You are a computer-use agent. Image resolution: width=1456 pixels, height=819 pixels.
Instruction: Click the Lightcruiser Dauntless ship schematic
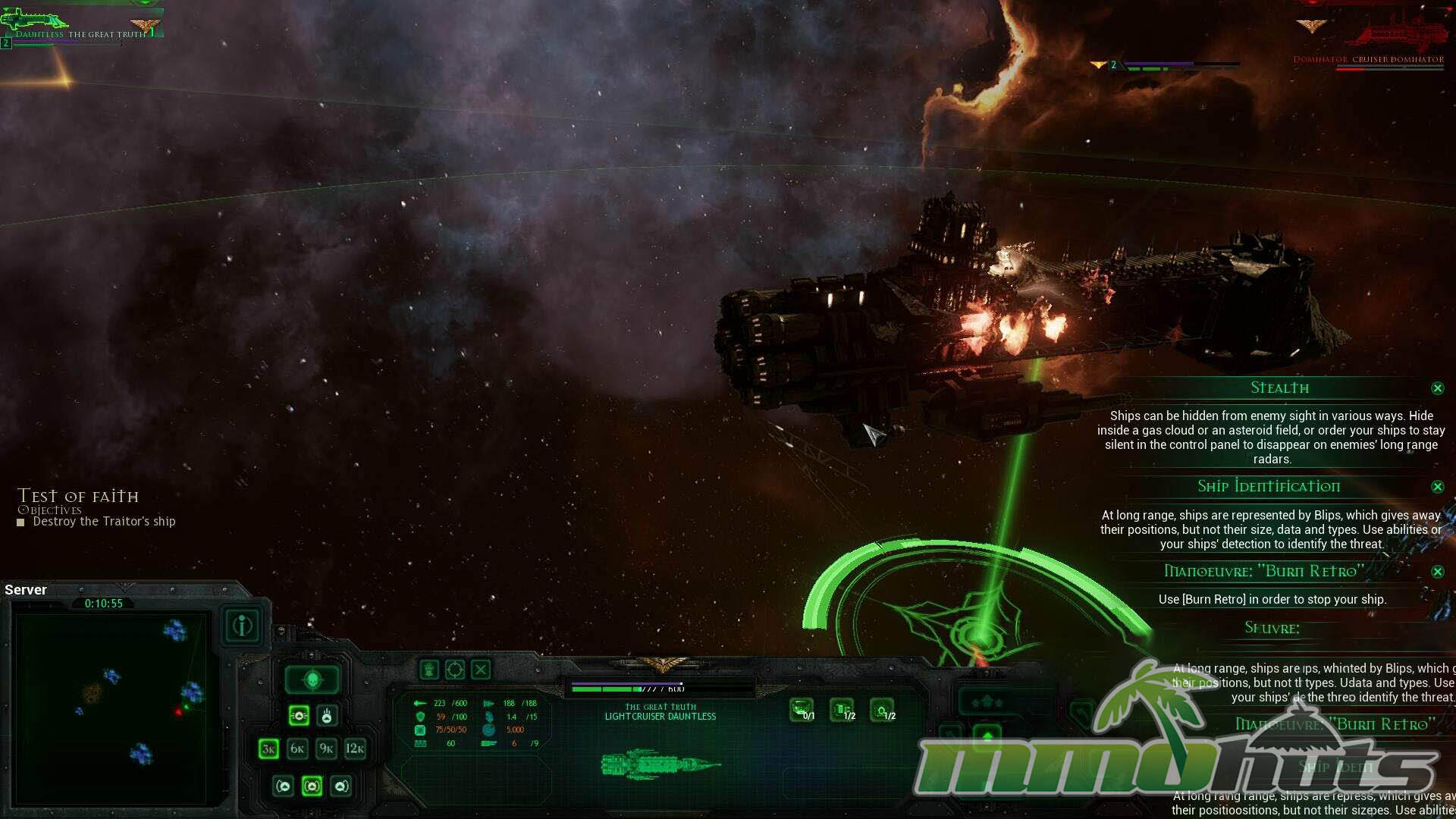point(660,764)
